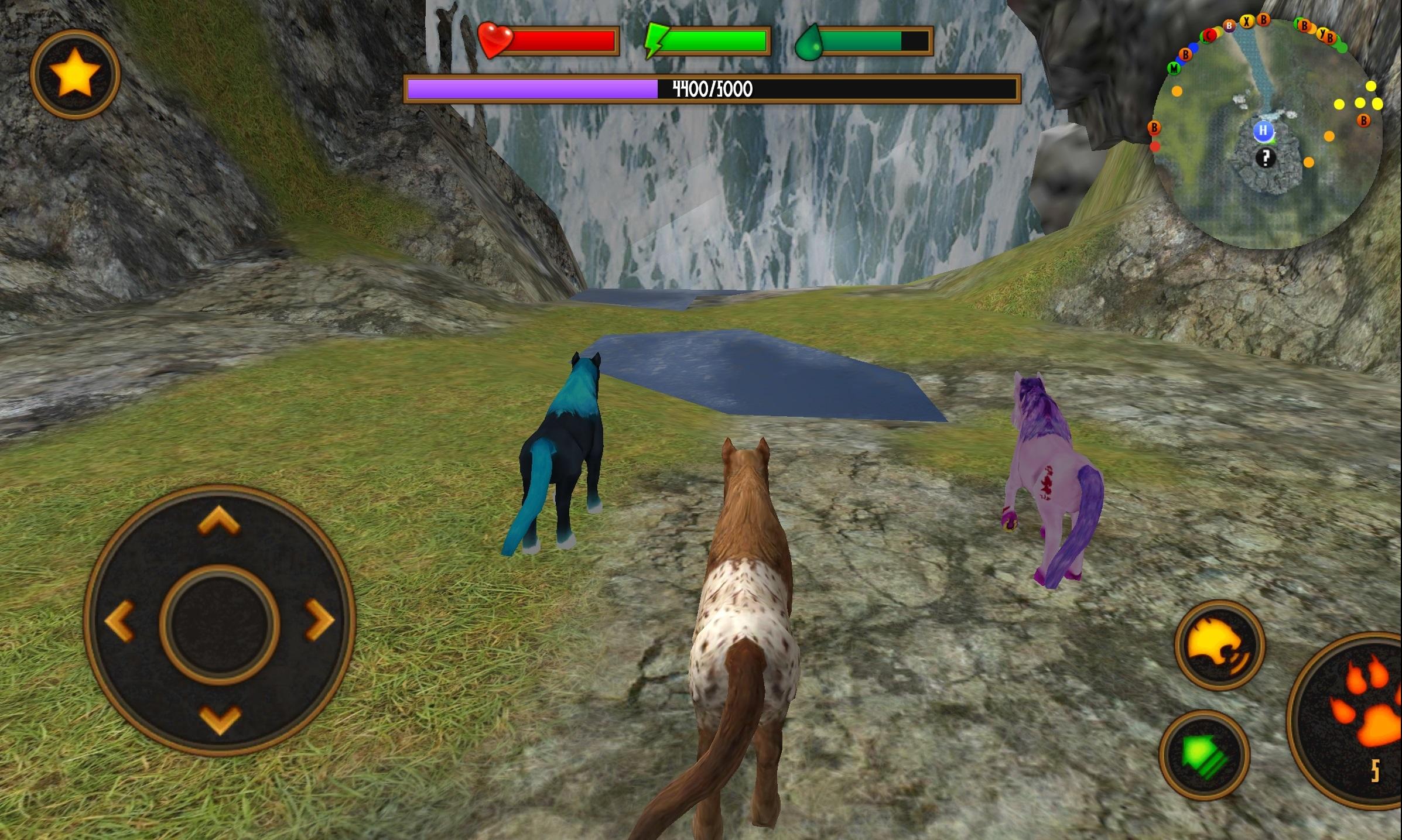Tap the joystick's right arrow
Viewport: 1402px width, 840px height.
[x=320, y=620]
